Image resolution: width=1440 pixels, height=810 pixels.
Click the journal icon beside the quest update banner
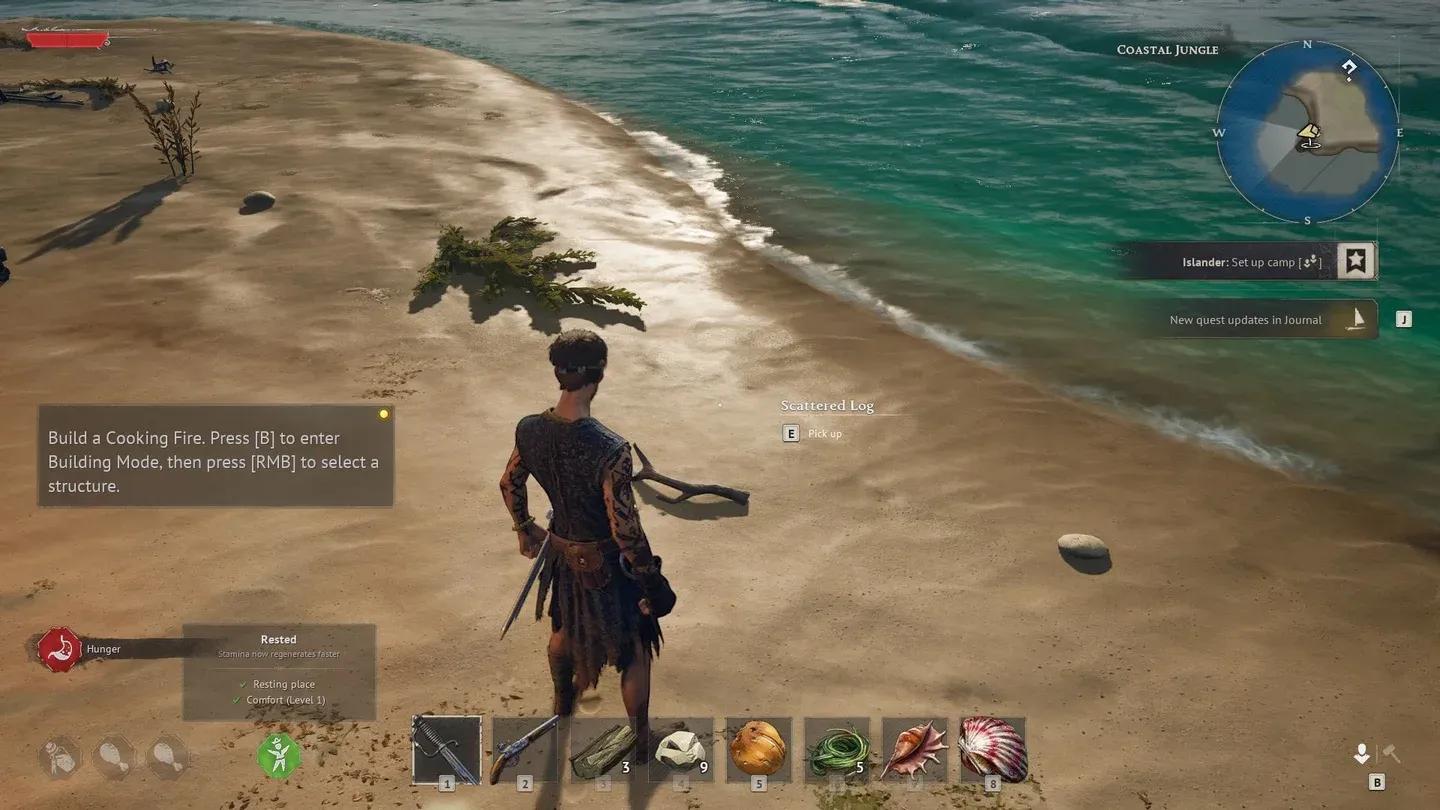click(x=1356, y=318)
